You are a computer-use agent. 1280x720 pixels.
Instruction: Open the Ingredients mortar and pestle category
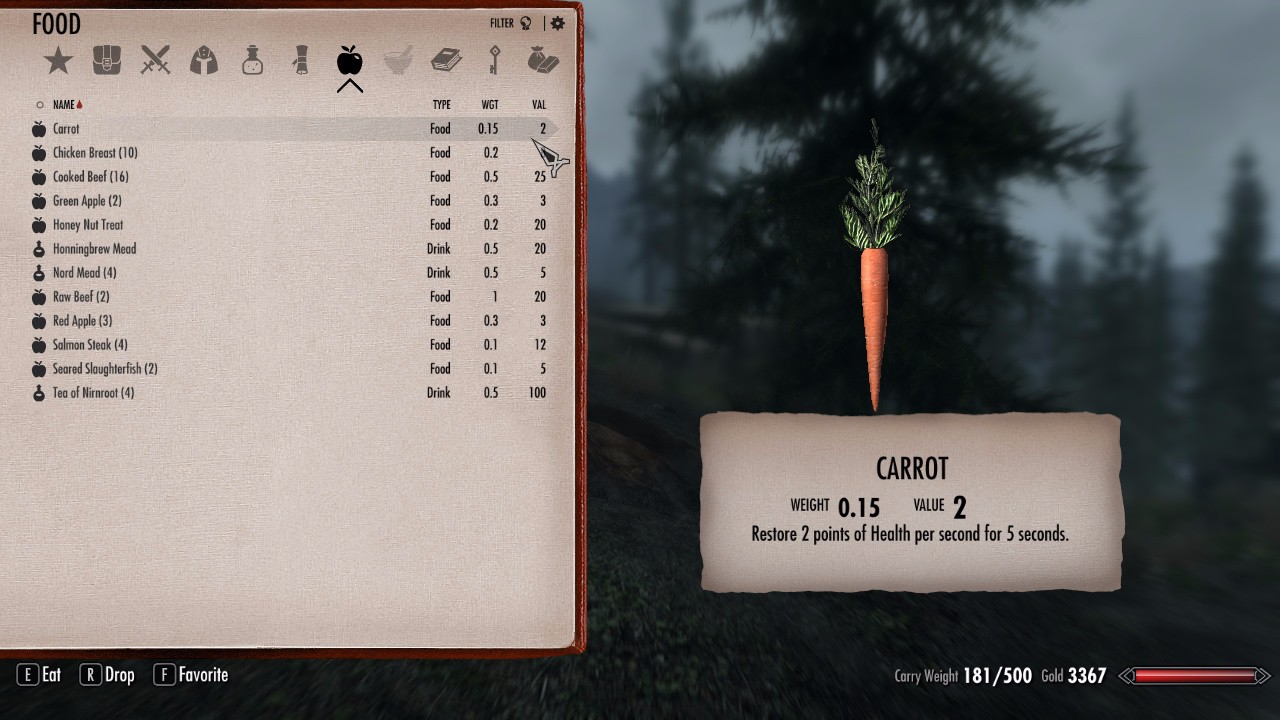(x=398, y=61)
